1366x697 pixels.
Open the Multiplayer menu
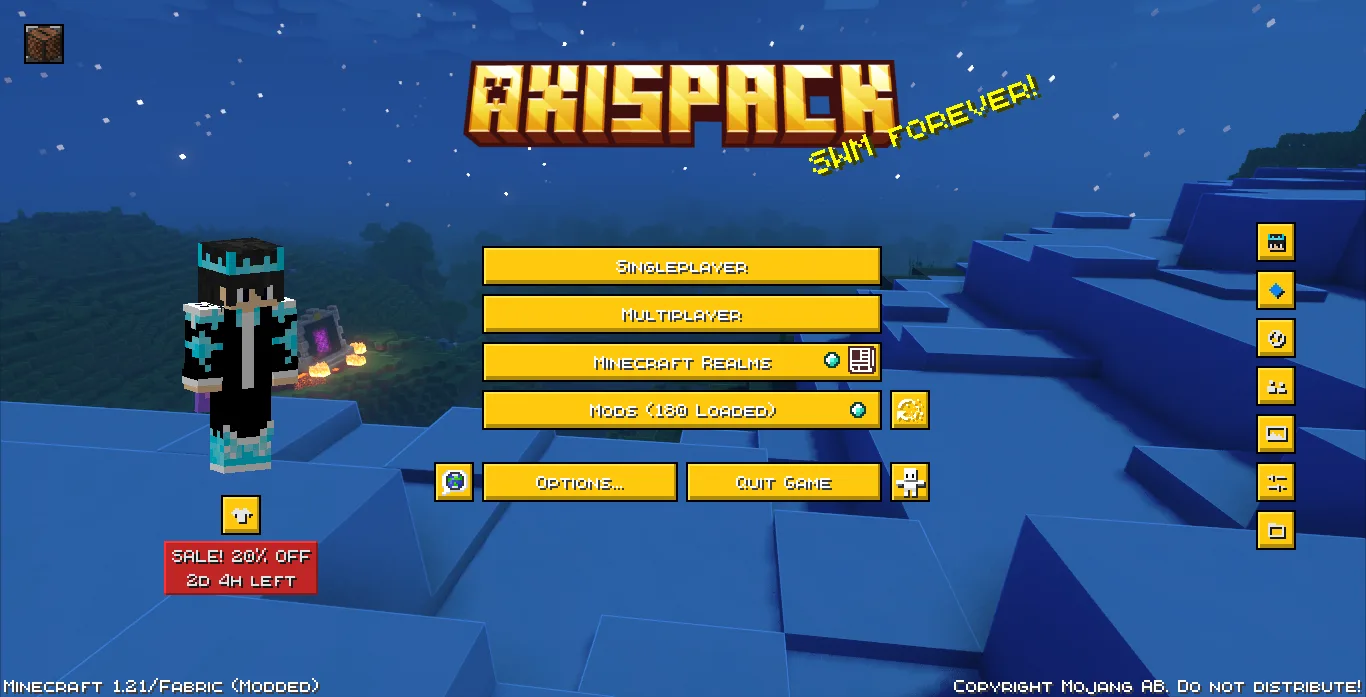coord(681,315)
